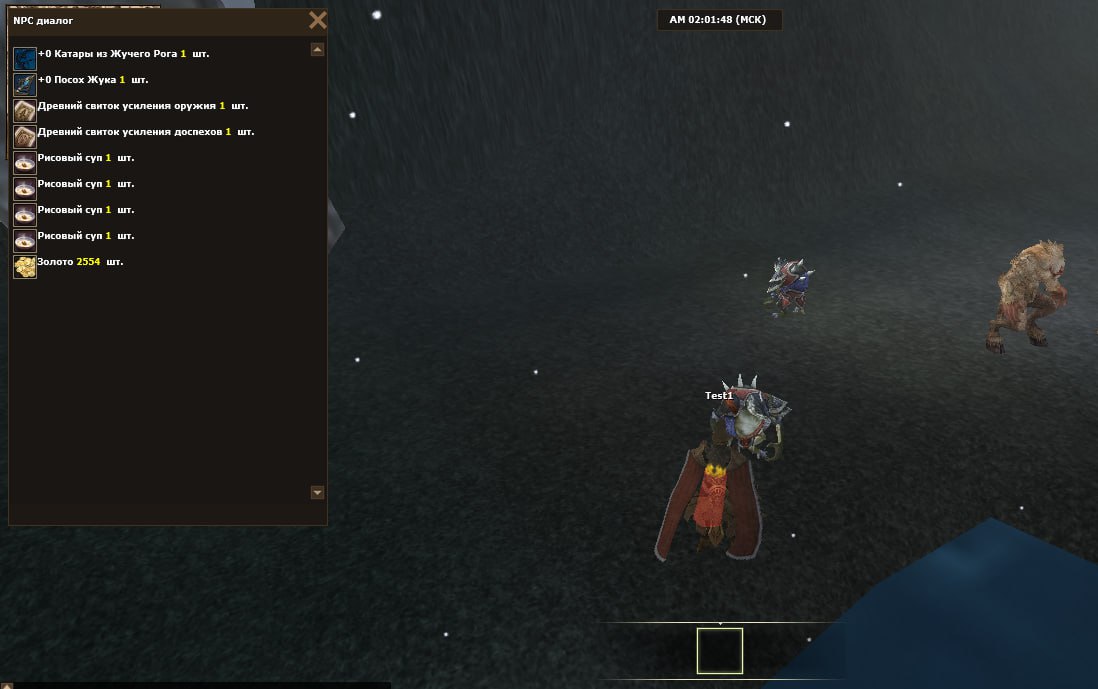The height and width of the screenshot is (689, 1098).
Task: Click the empty quick slot at screen bottom
Action: [x=720, y=651]
